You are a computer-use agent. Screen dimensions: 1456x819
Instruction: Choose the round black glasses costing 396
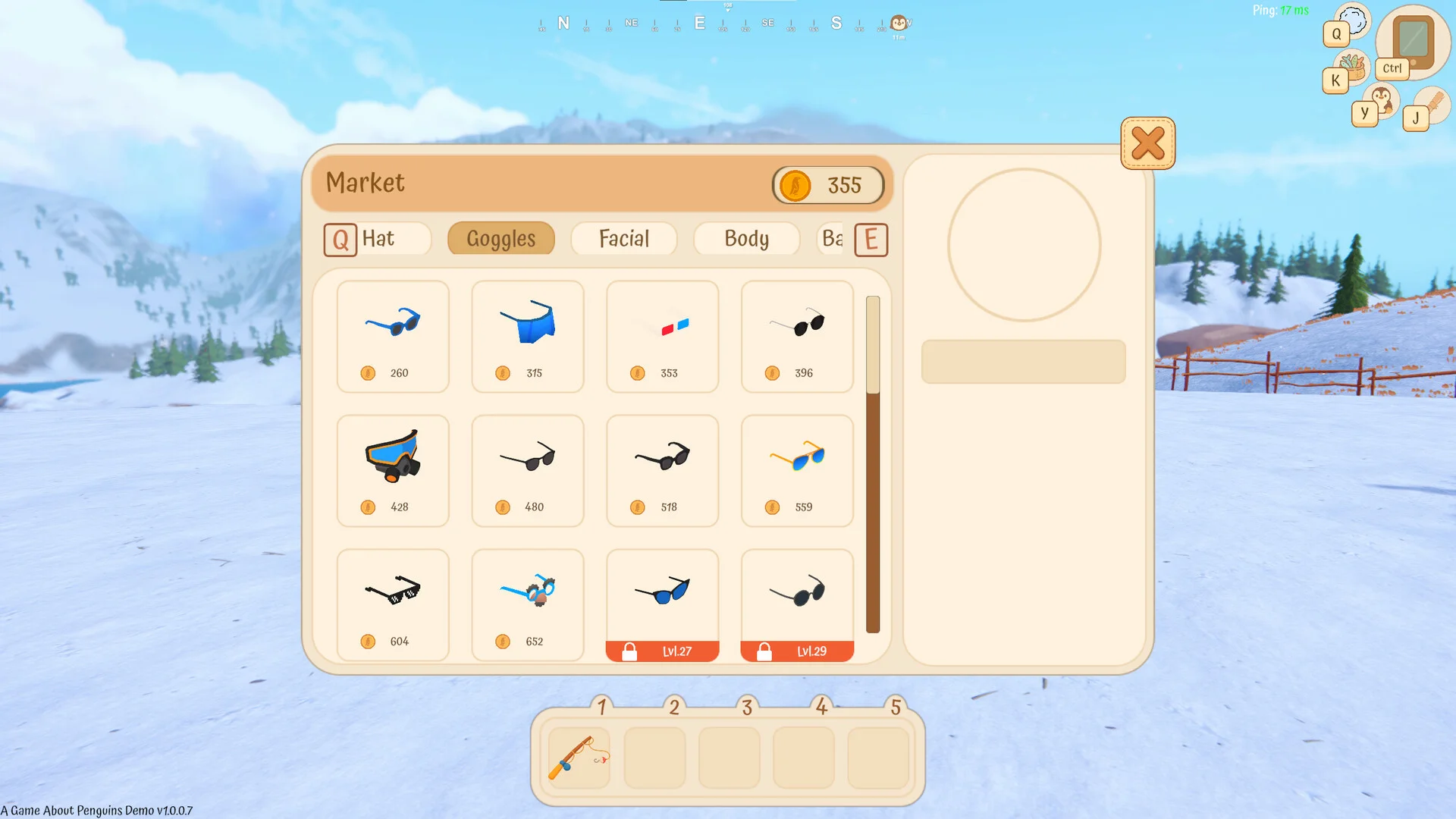pos(797,336)
